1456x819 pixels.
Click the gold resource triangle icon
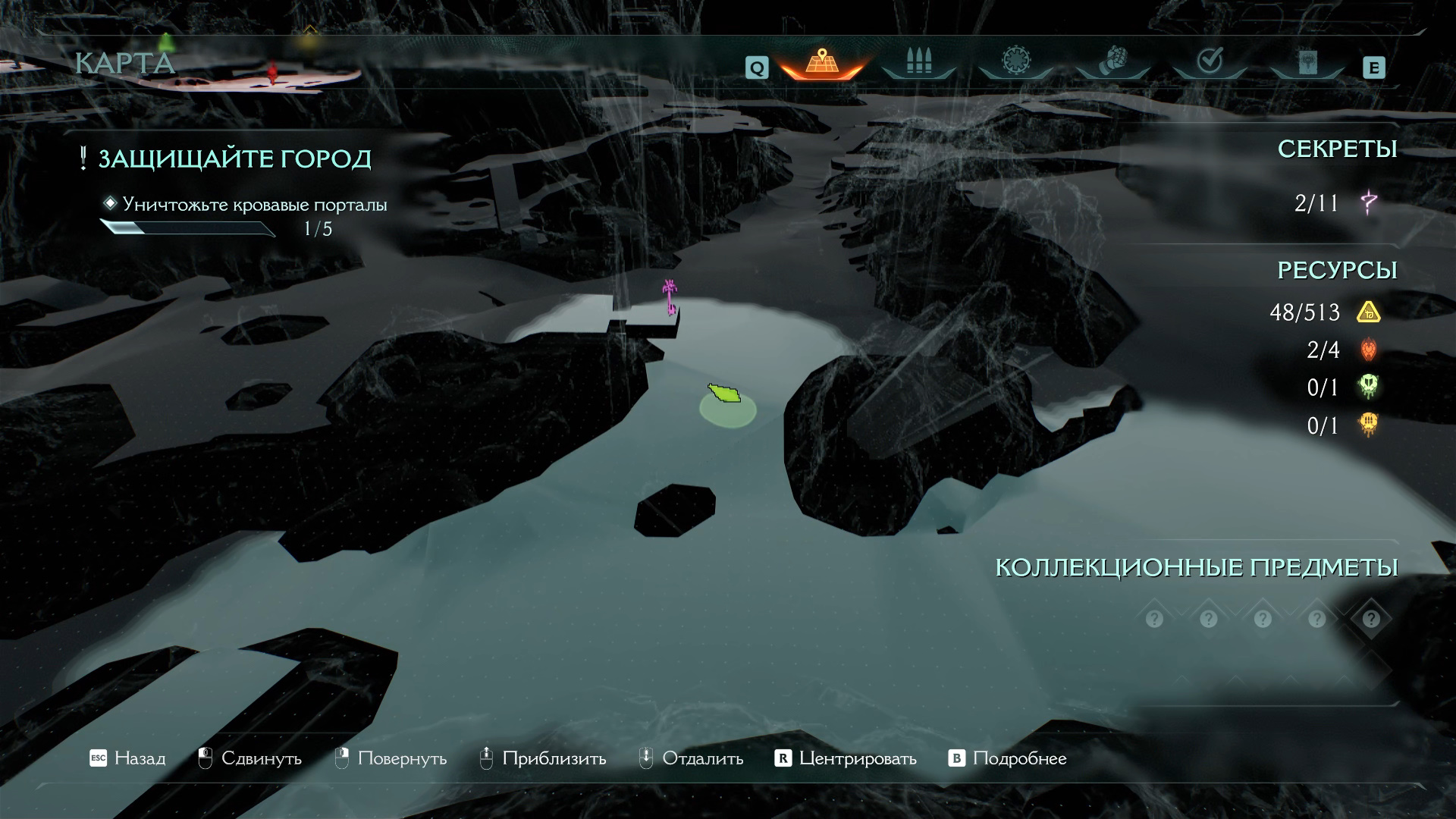point(1369,312)
